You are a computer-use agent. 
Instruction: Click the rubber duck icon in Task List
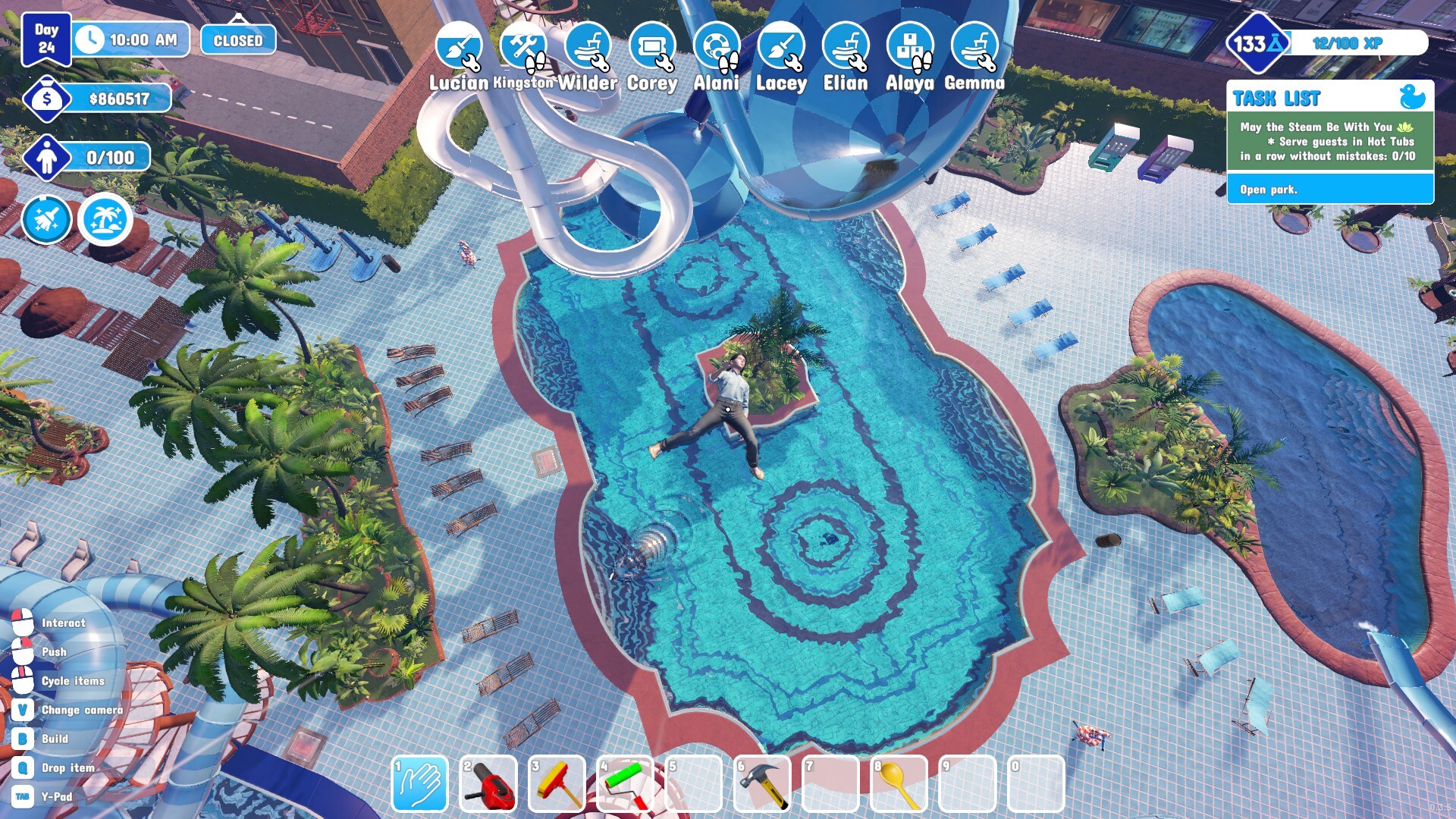(1412, 97)
